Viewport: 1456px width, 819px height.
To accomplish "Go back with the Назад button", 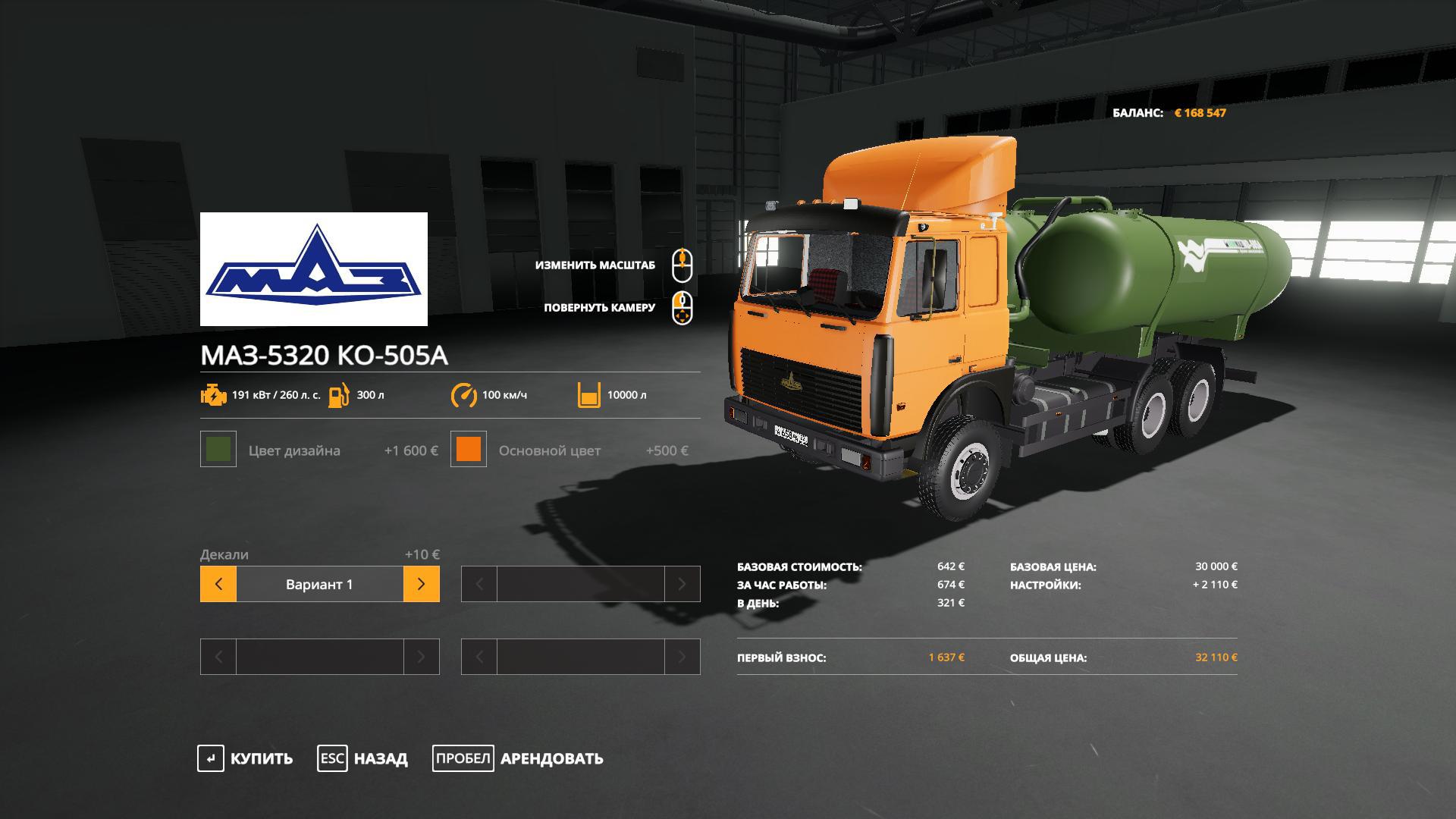I will (x=362, y=758).
